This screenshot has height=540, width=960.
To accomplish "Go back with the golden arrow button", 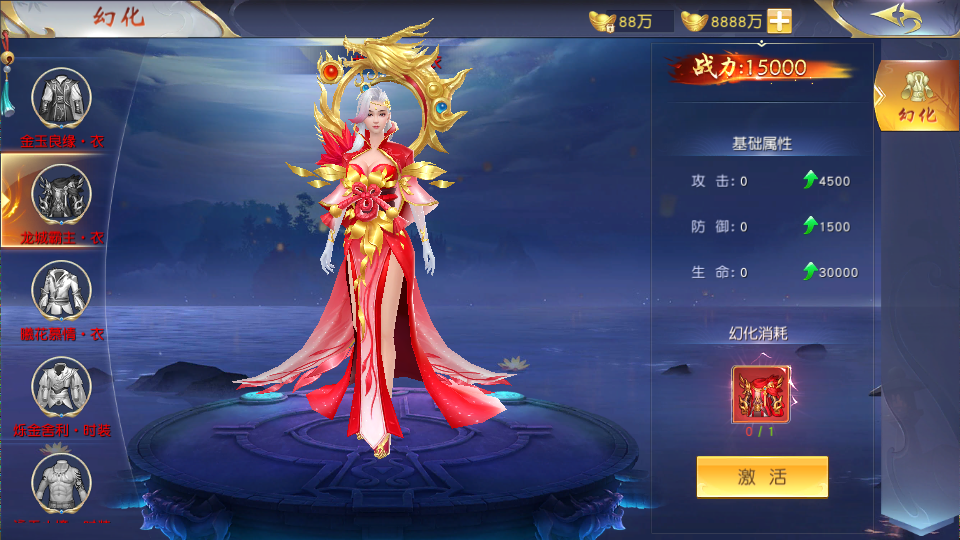I will pos(895,18).
